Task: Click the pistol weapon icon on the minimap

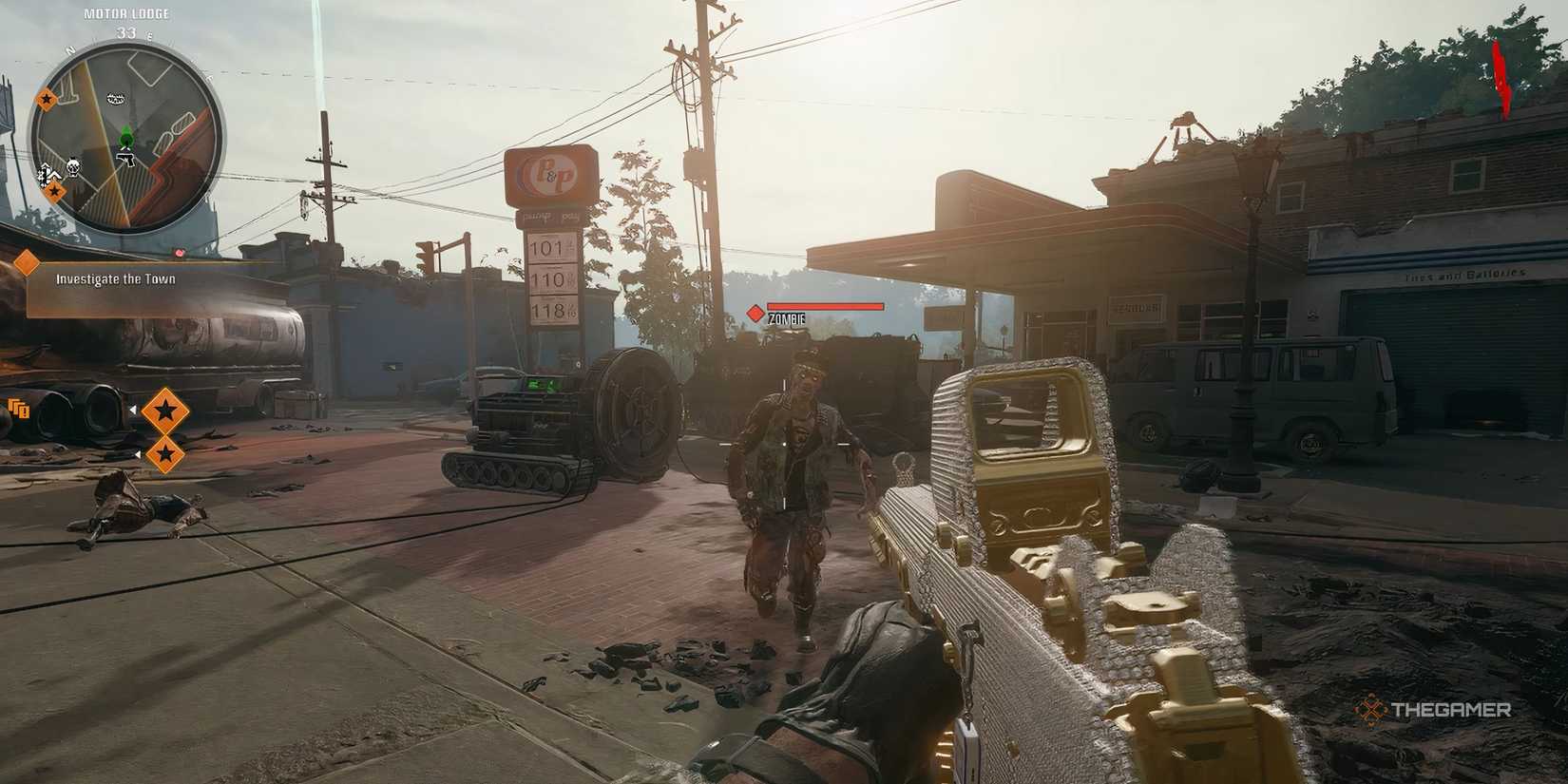Action: (x=125, y=159)
